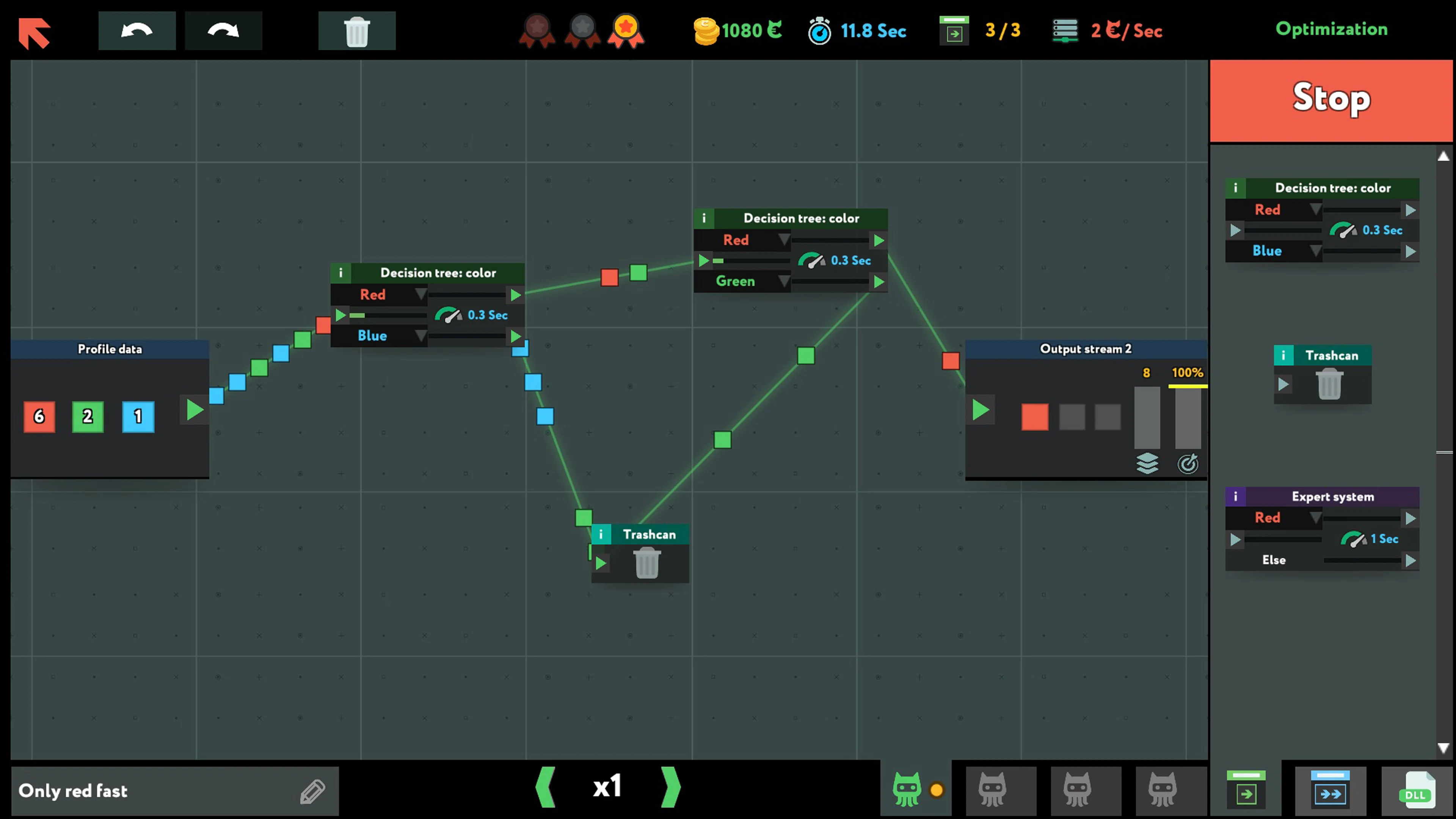Screen dimensions: 1456x819
Task: Toggle the info panel on the Trashcan node
Action: [x=601, y=534]
